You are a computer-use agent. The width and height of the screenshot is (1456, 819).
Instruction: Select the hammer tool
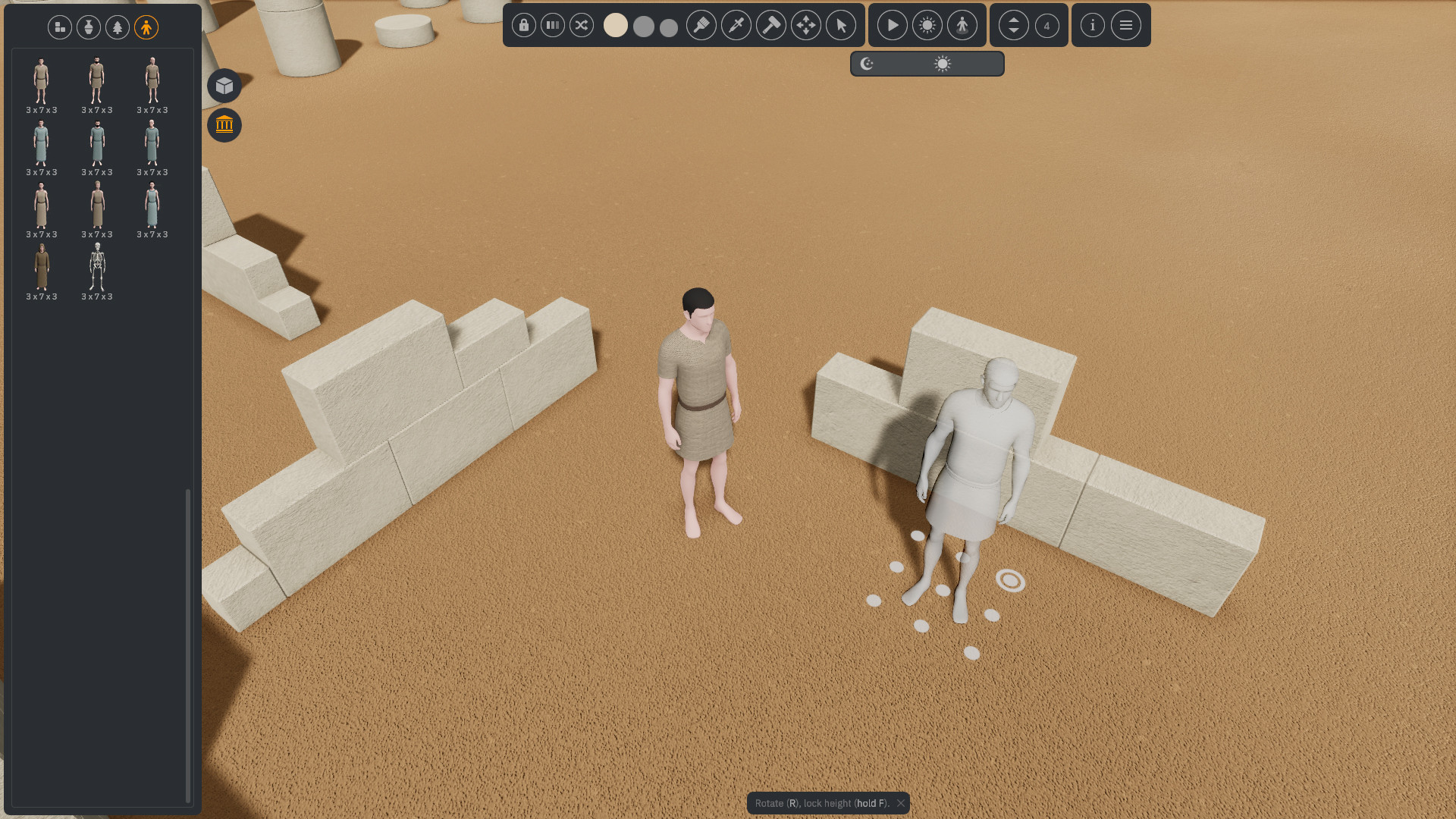771,25
